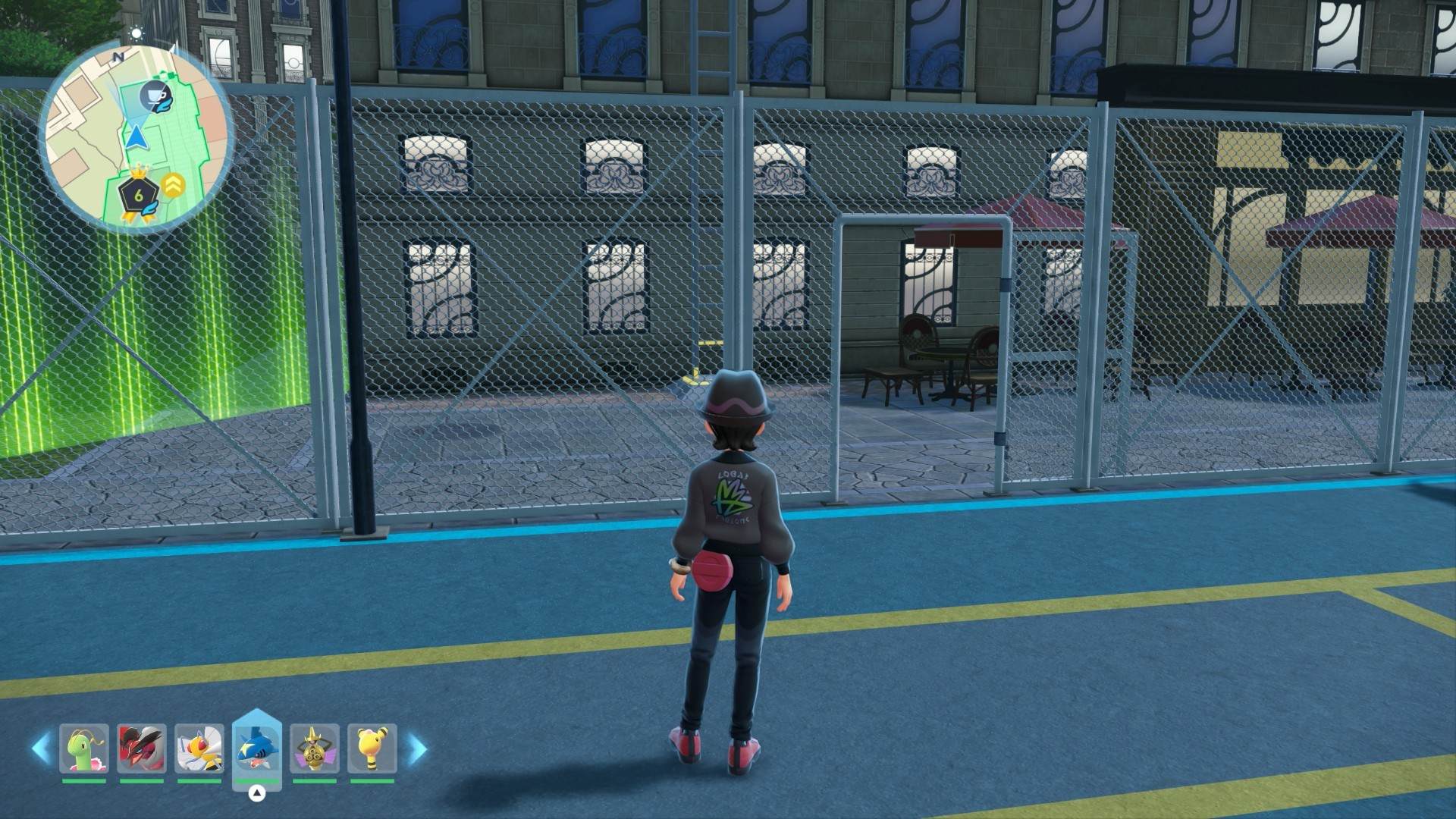
Task: Pick the Beedrill party slot
Action: point(199,748)
